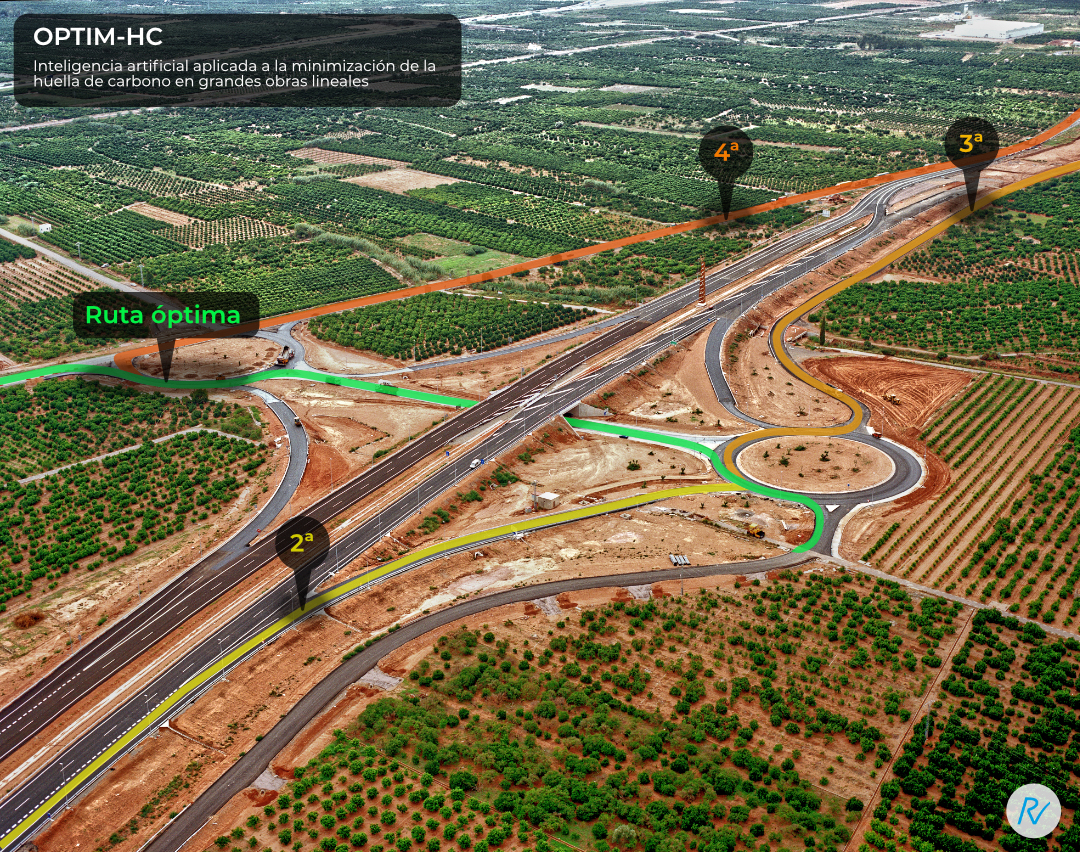Pick the orange 4ª route pin
The image size is (1080, 852).
pyautogui.click(x=726, y=153)
